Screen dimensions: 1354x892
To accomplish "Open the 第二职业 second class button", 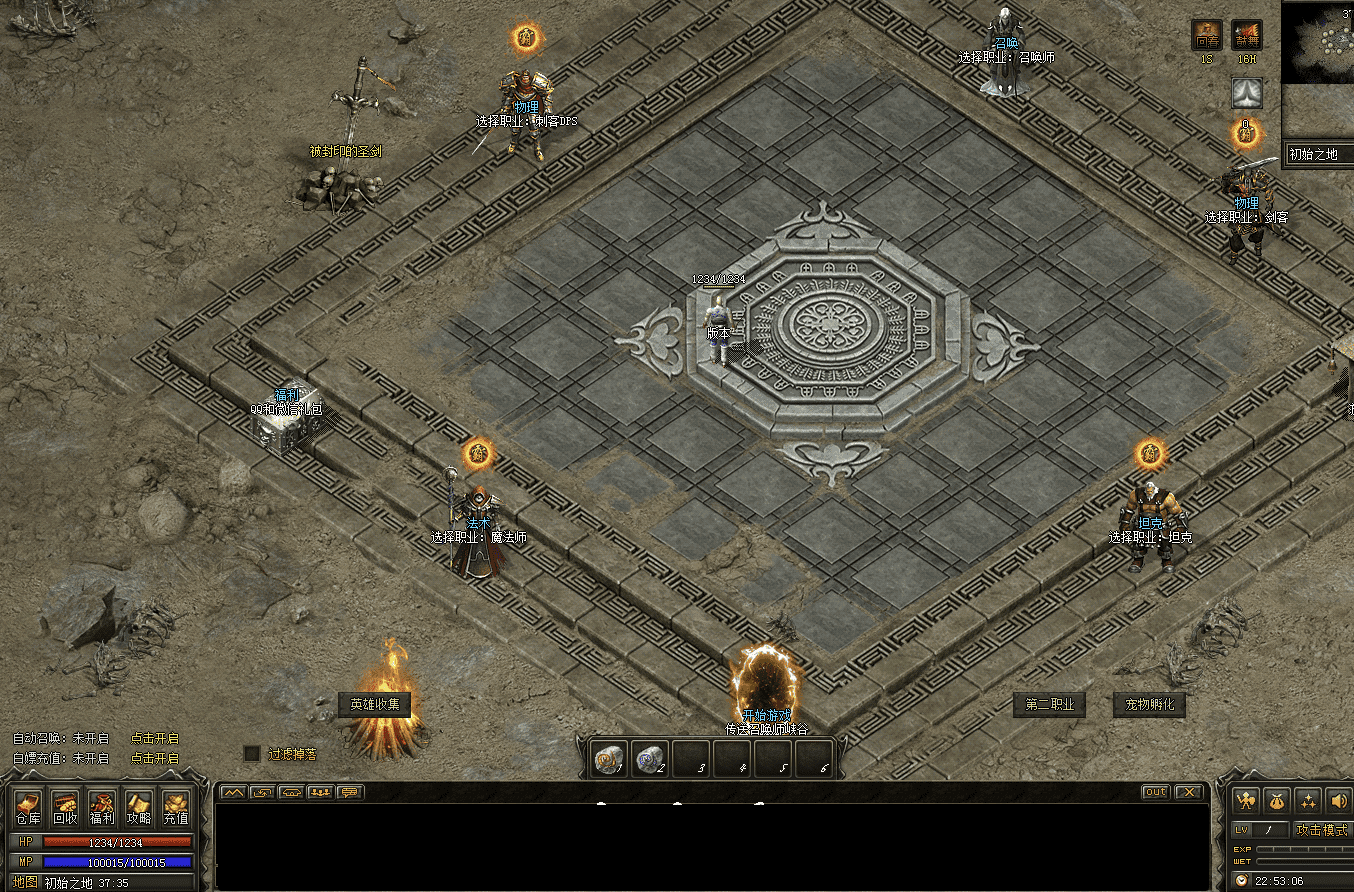I will coord(1049,704).
